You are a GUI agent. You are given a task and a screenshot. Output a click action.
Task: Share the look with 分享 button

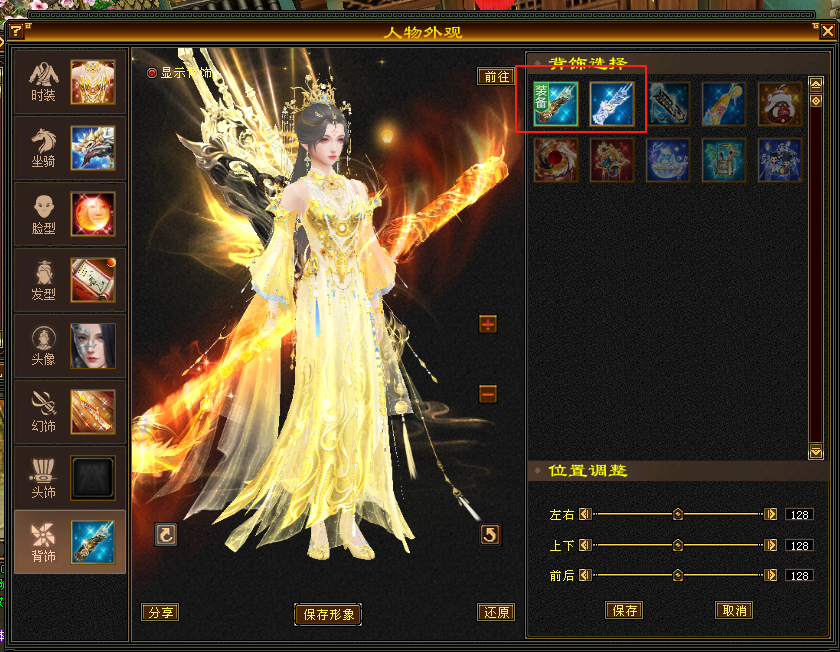click(x=160, y=613)
